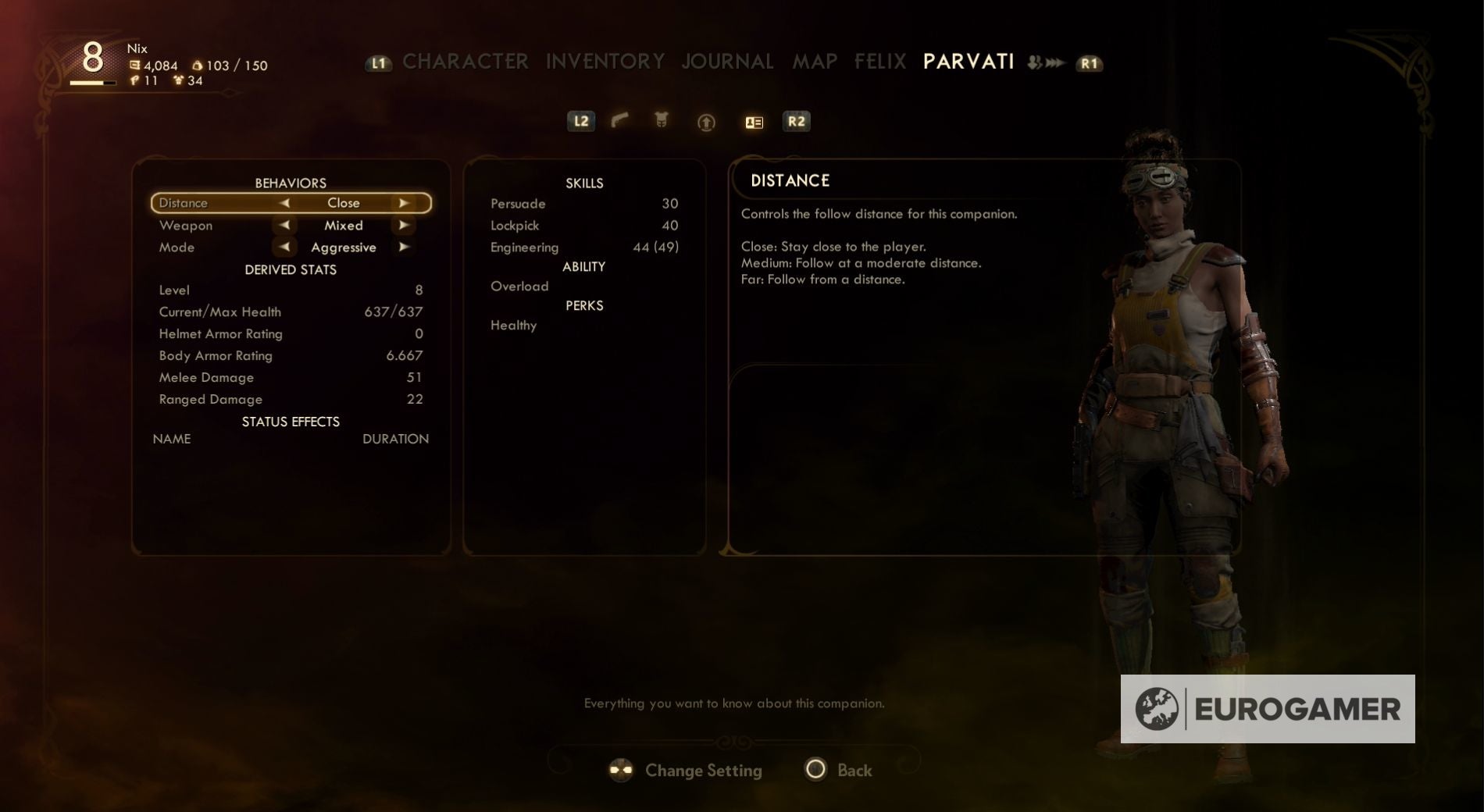Image resolution: width=1484 pixels, height=812 pixels.
Task: Cycle Mode setting using the right arrow
Action: [x=405, y=247]
